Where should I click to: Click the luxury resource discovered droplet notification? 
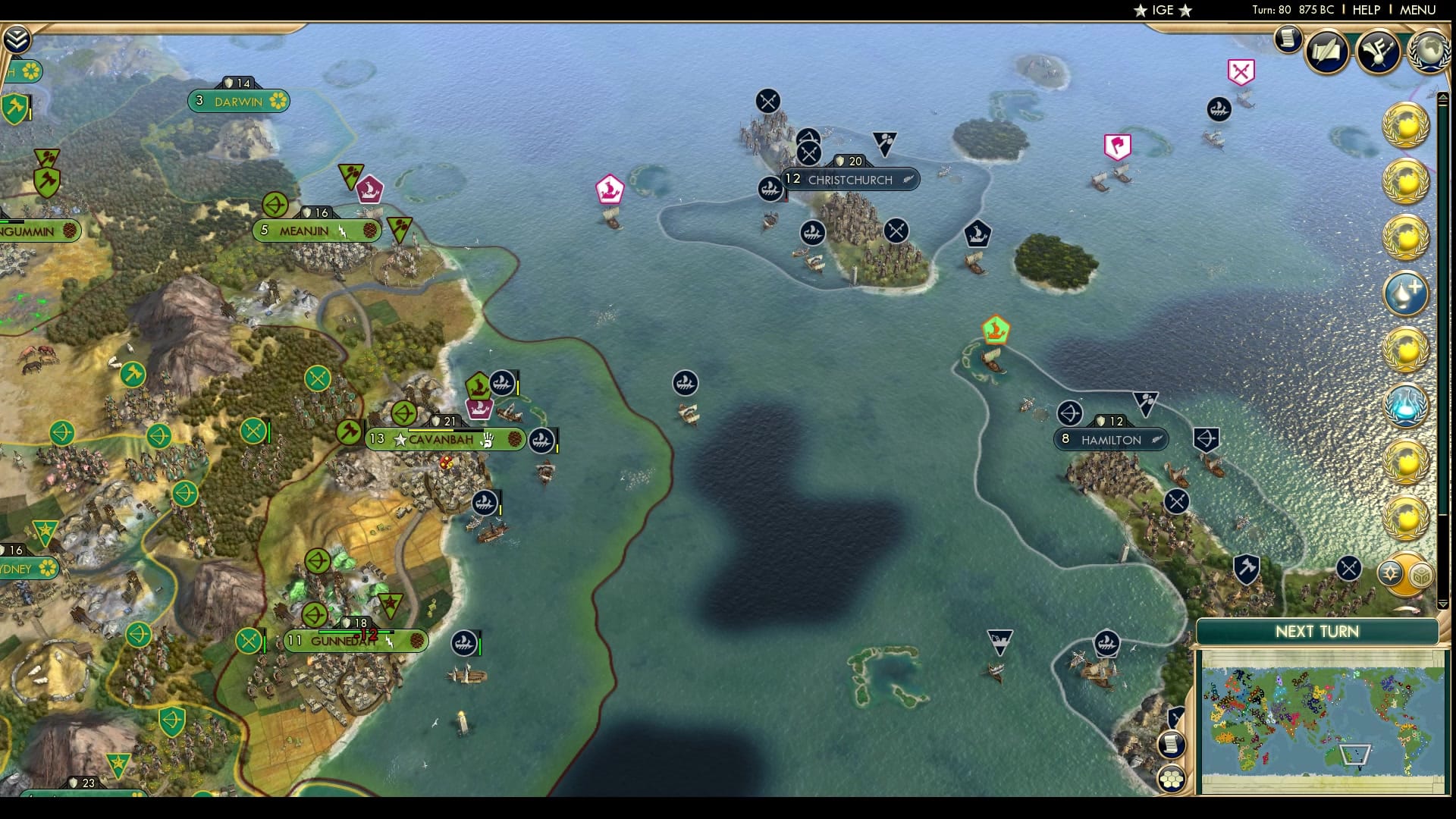1407,287
